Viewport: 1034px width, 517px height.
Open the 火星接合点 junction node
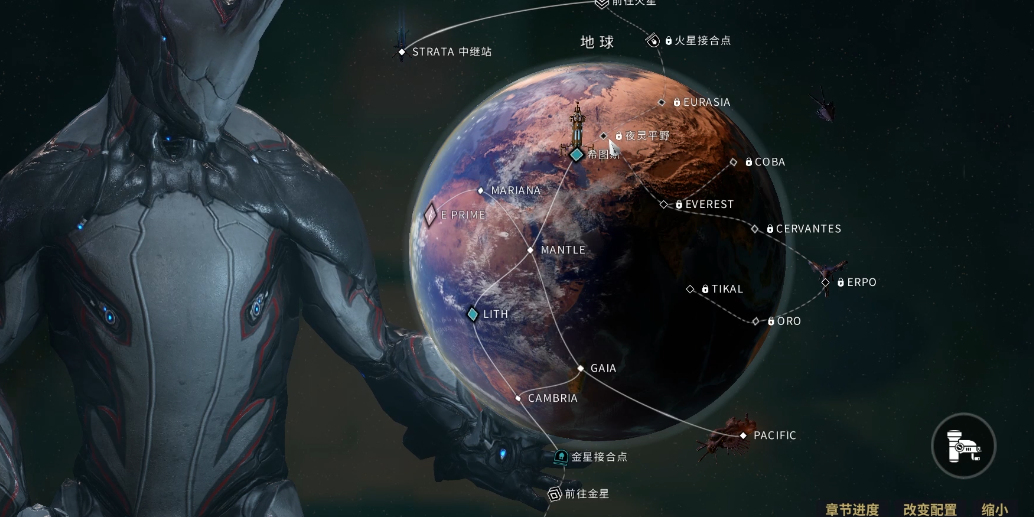click(x=652, y=41)
